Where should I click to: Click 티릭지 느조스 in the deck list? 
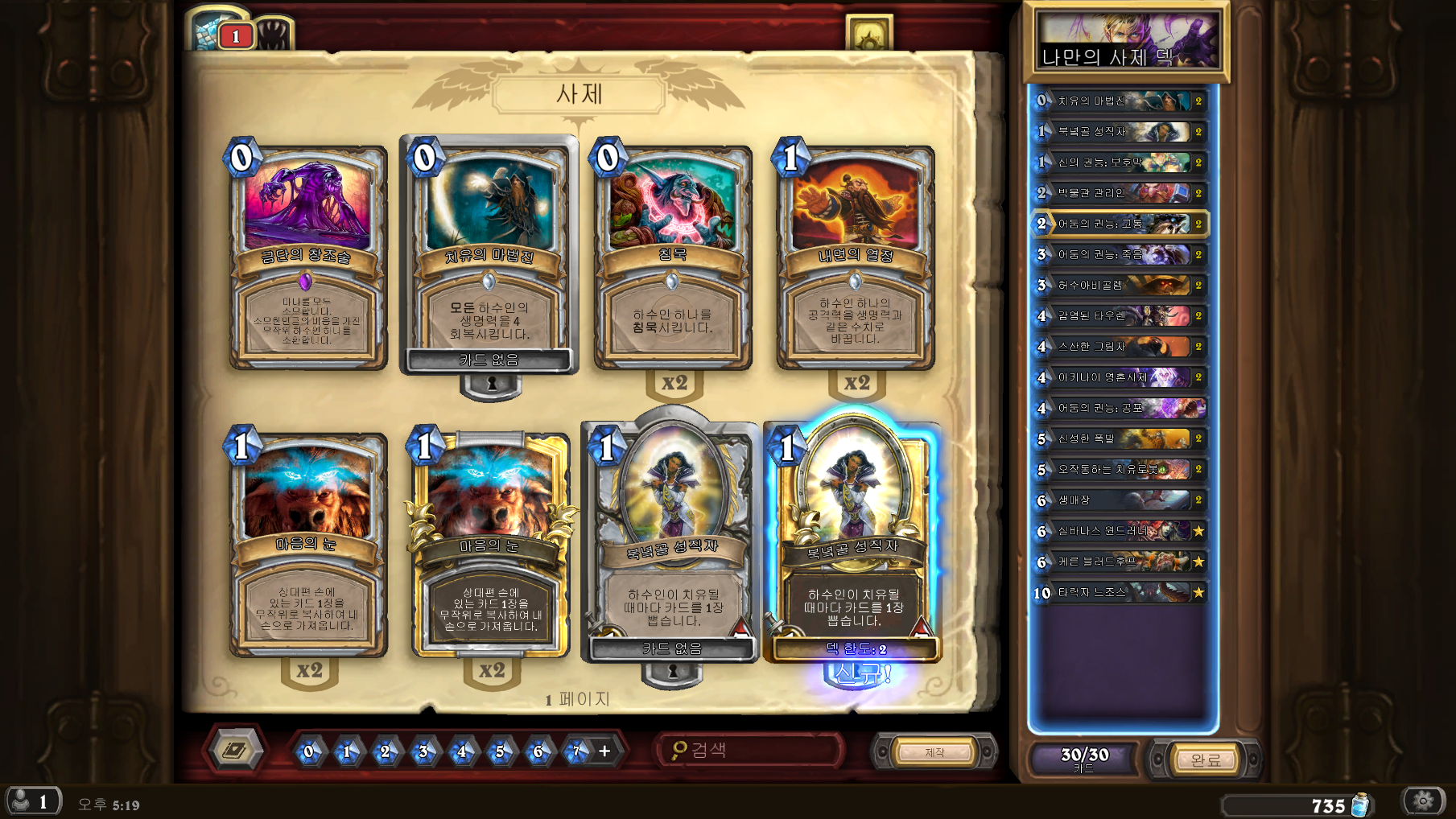point(1120,593)
